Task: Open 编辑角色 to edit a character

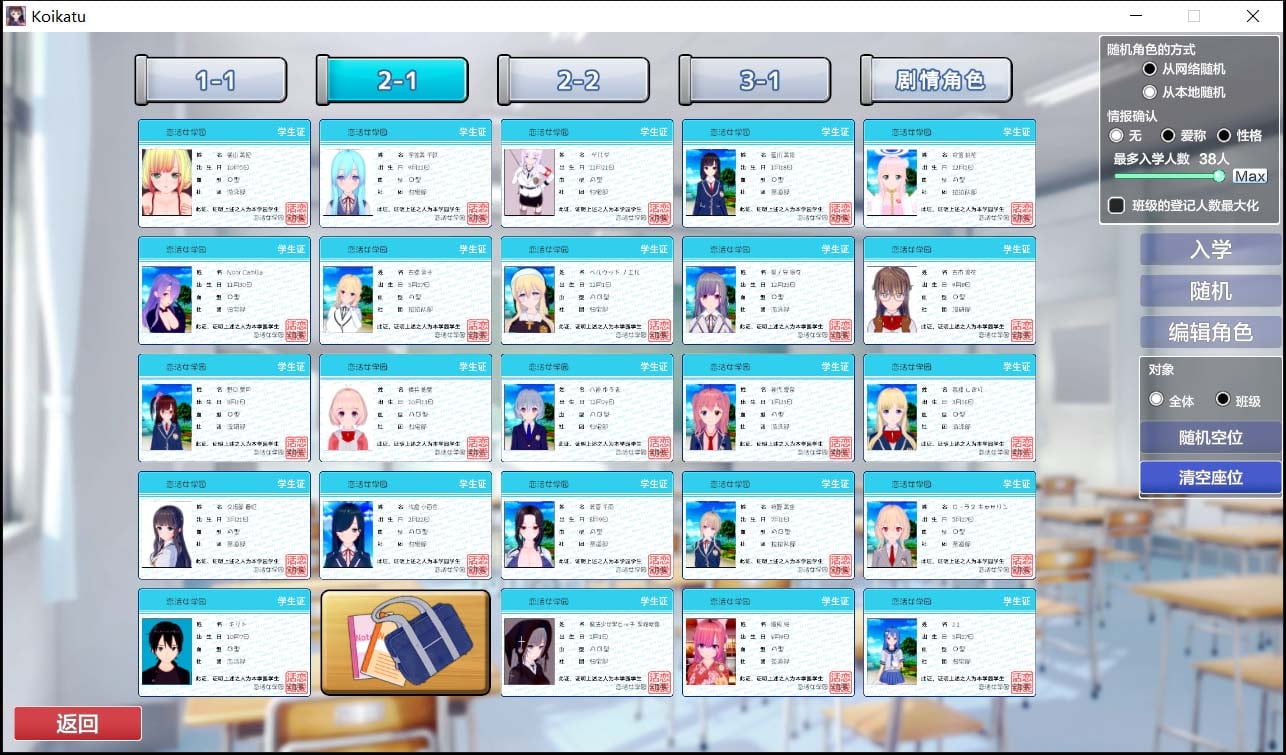Action: (x=1210, y=331)
